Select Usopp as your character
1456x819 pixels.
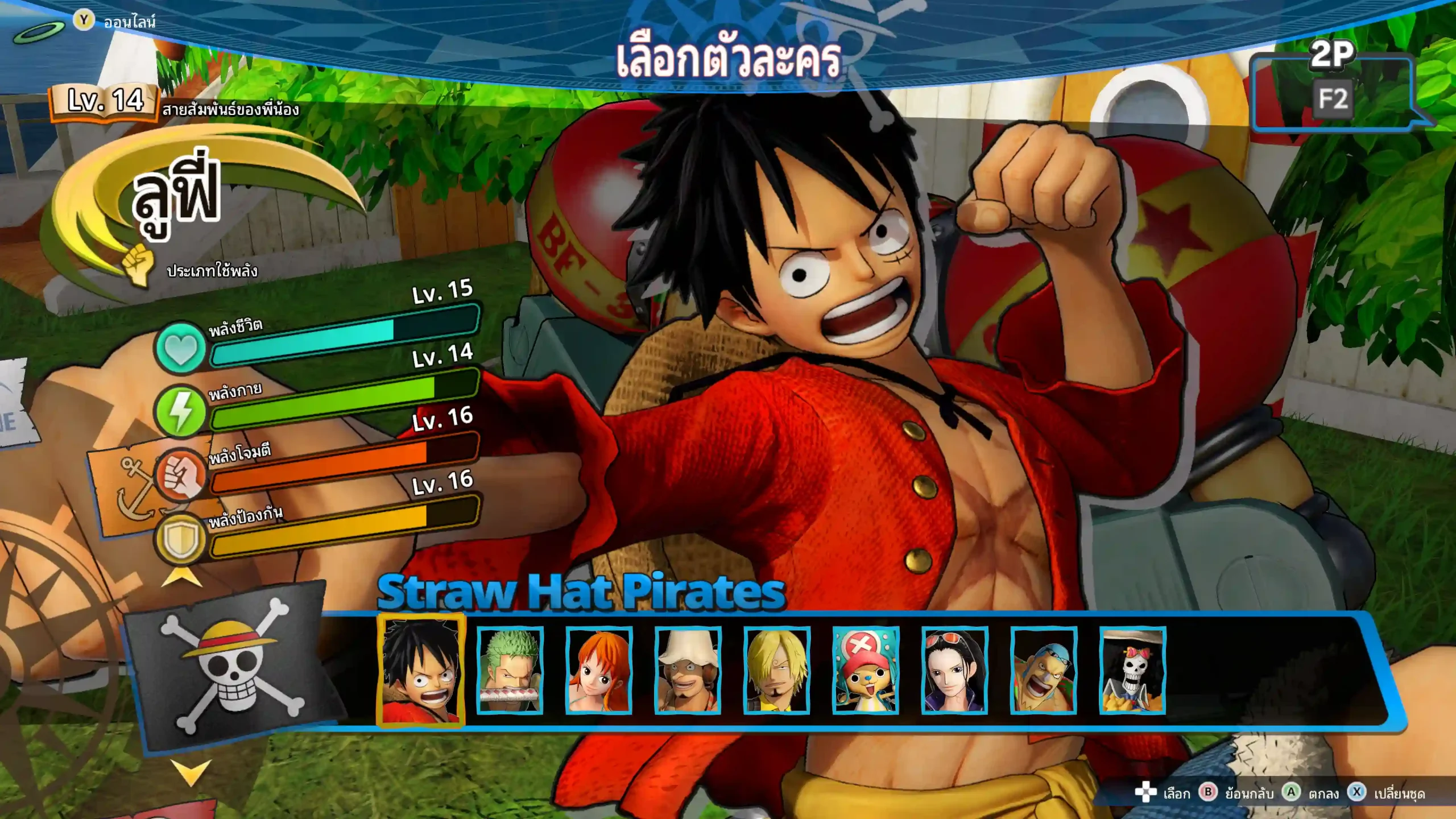[688, 671]
